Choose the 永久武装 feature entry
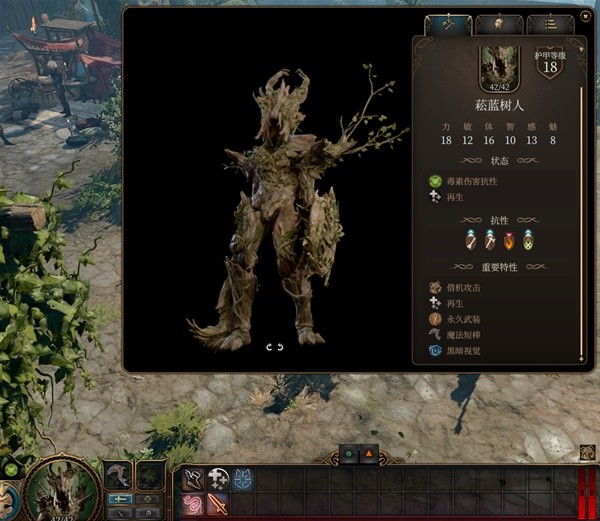Image resolution: width=600 pixels, height=521 pixels. [x=462, y=320]
